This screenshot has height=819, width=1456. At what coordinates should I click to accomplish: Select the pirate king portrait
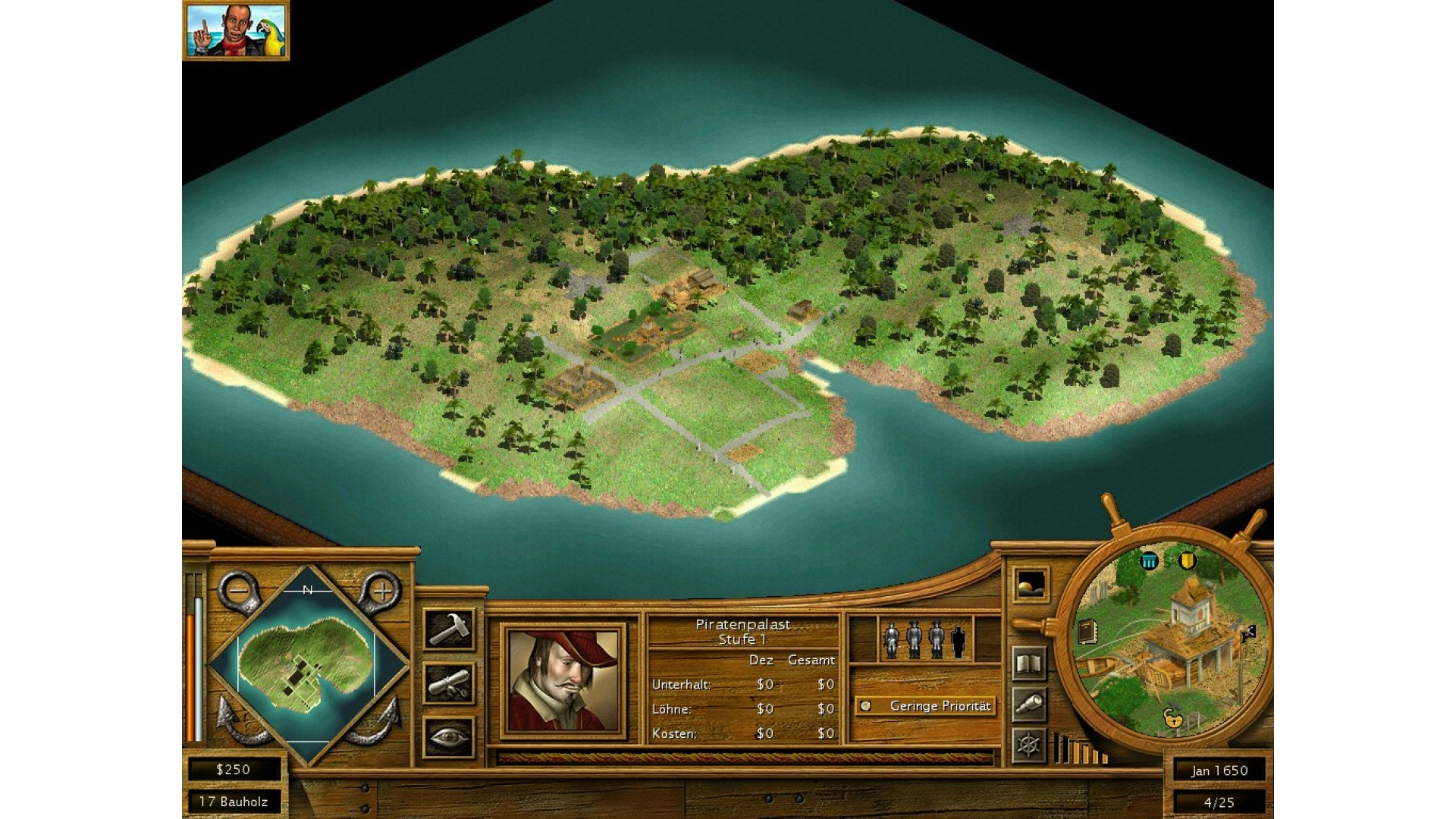click(x=563, y=681)
